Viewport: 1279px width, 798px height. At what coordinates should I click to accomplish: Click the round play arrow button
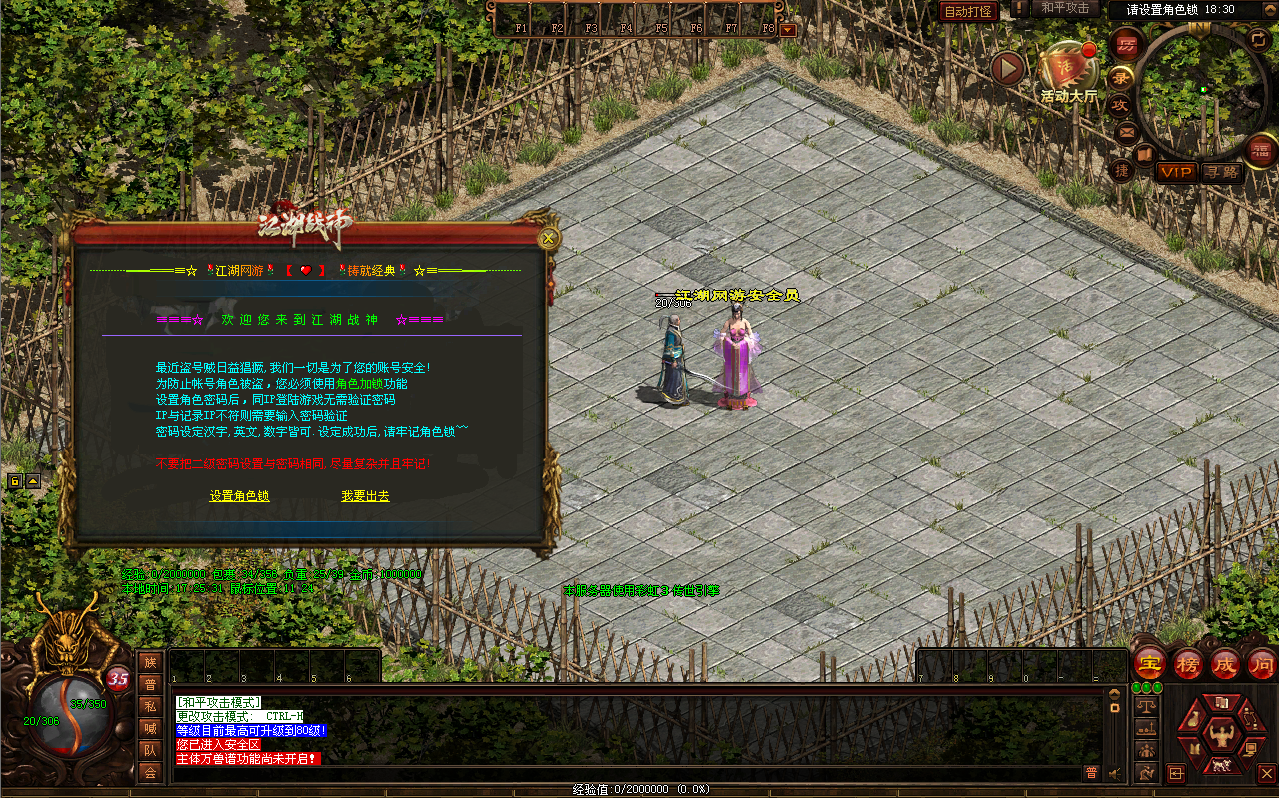(1009, 68)
